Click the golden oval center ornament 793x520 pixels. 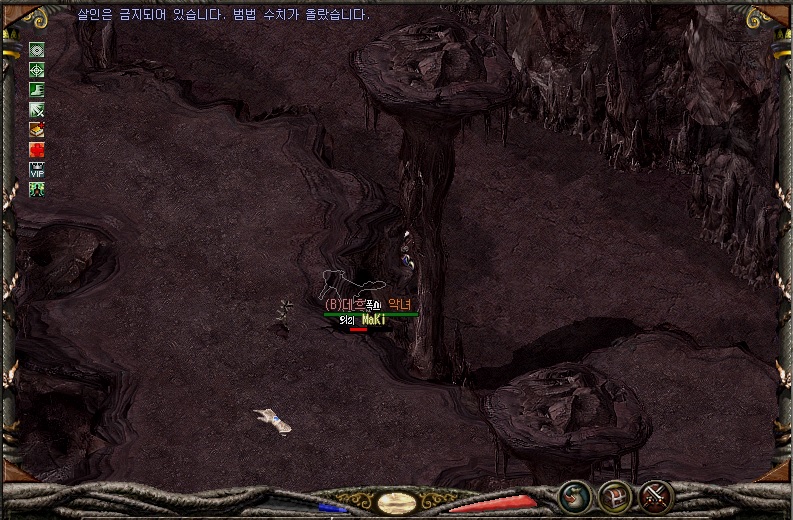(396, 502)
